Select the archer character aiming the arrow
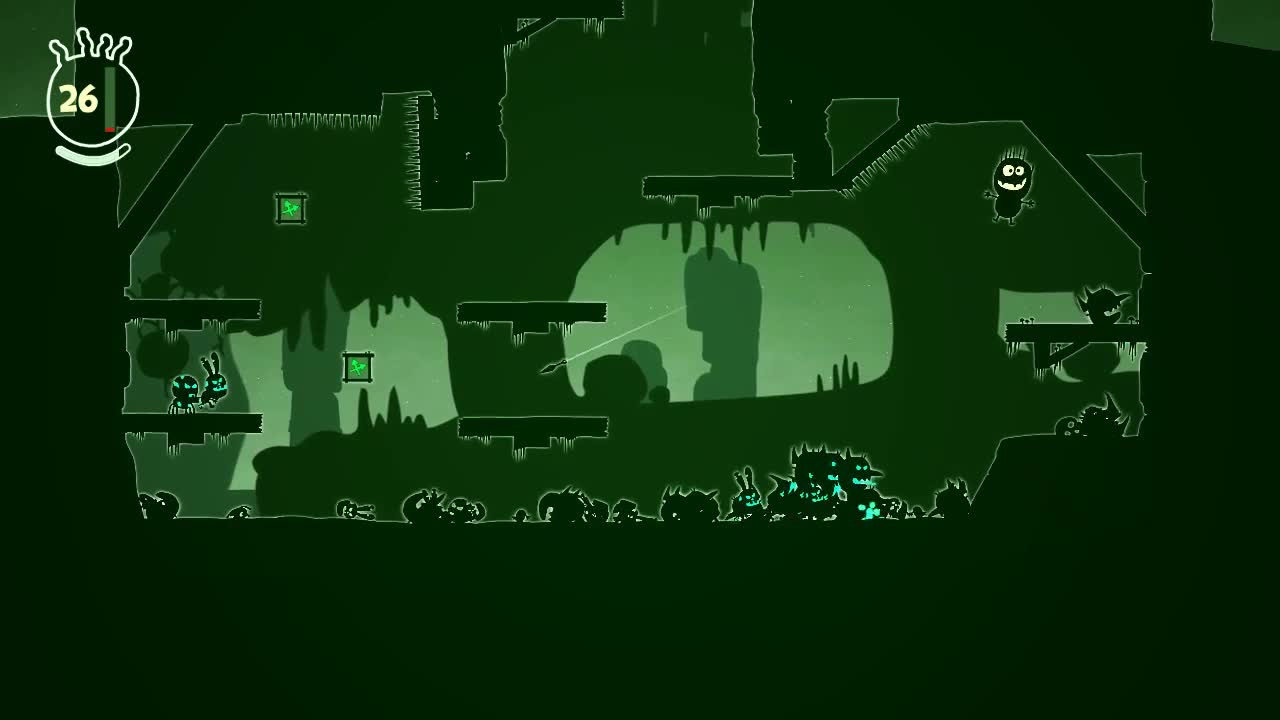The width and height of the screenshot is (1280, 720). click(x=551, y=368)
